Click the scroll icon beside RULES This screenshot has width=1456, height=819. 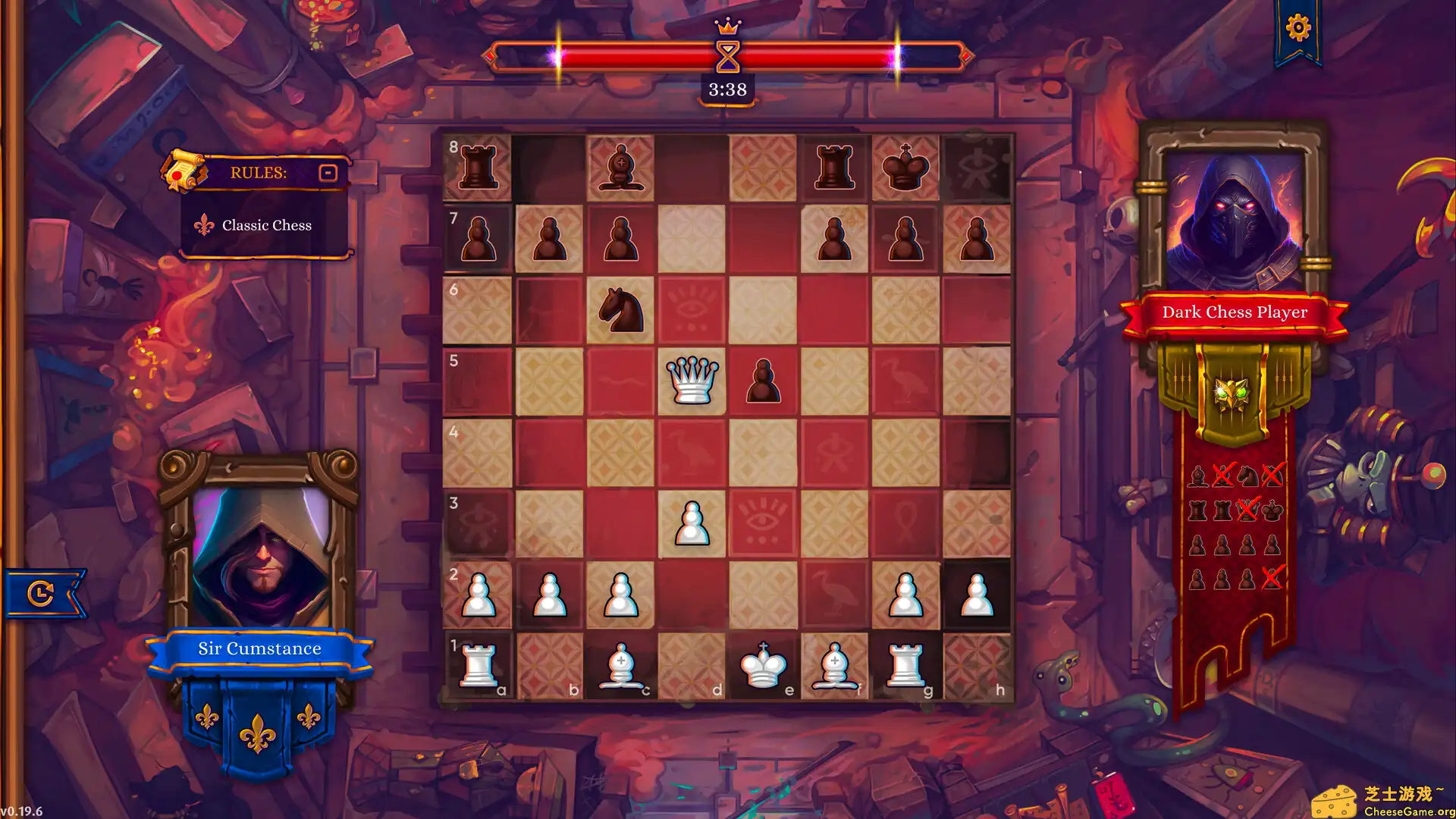[x=184, y=171]
